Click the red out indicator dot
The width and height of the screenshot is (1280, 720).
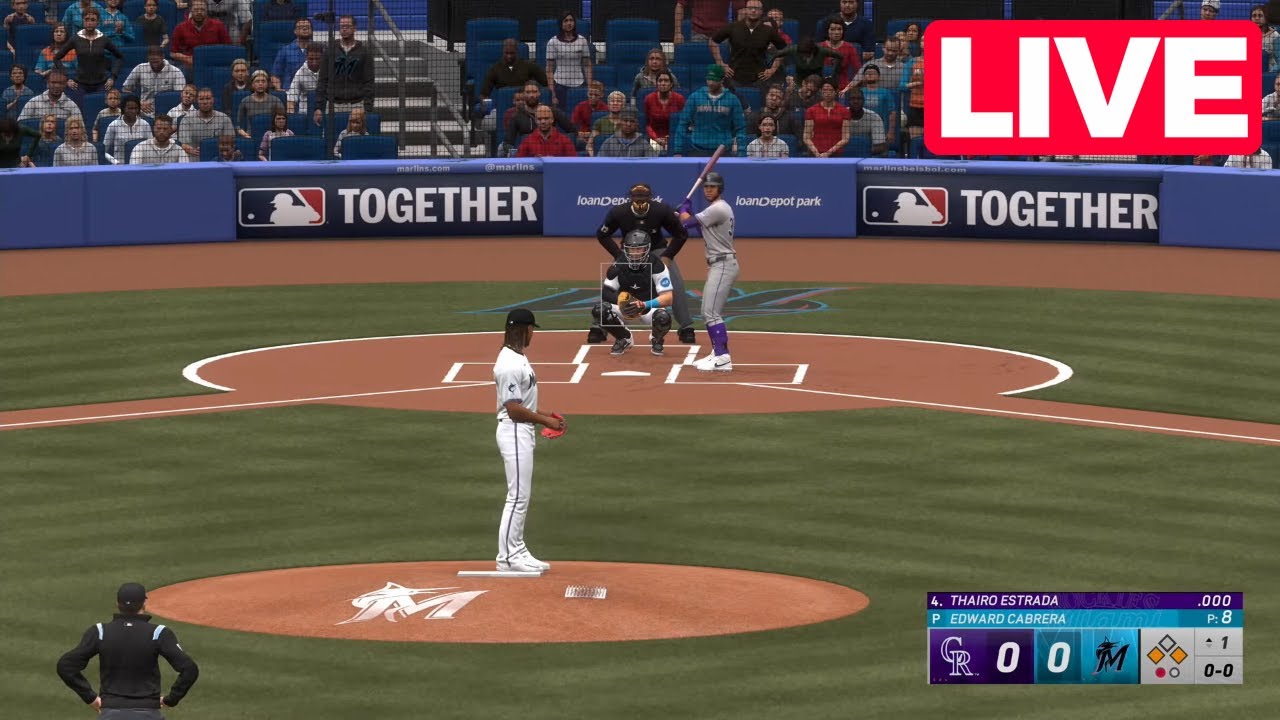pyautogui.click(x=1162, y=670)
